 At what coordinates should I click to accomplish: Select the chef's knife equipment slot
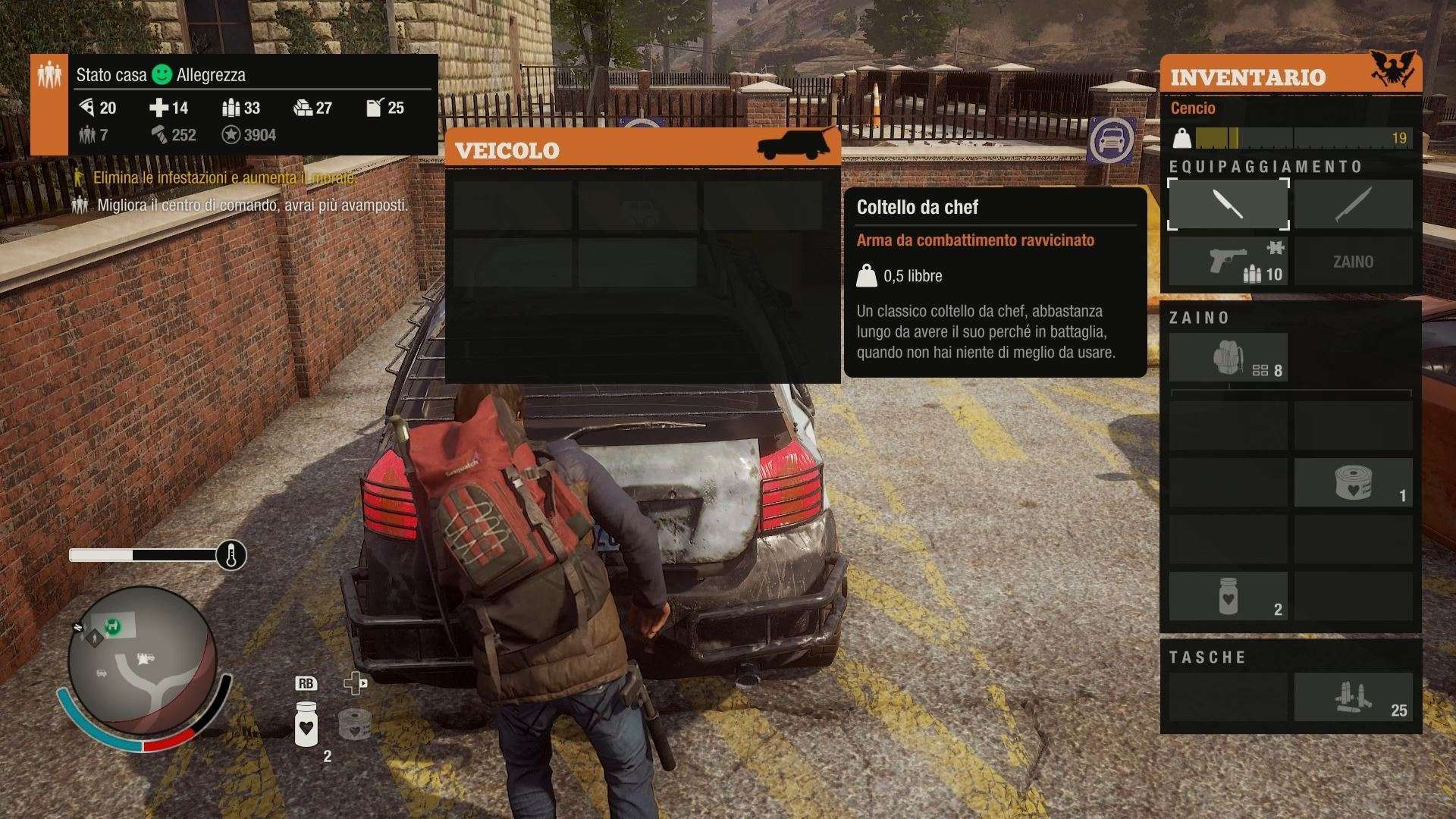coord(1228,204)
